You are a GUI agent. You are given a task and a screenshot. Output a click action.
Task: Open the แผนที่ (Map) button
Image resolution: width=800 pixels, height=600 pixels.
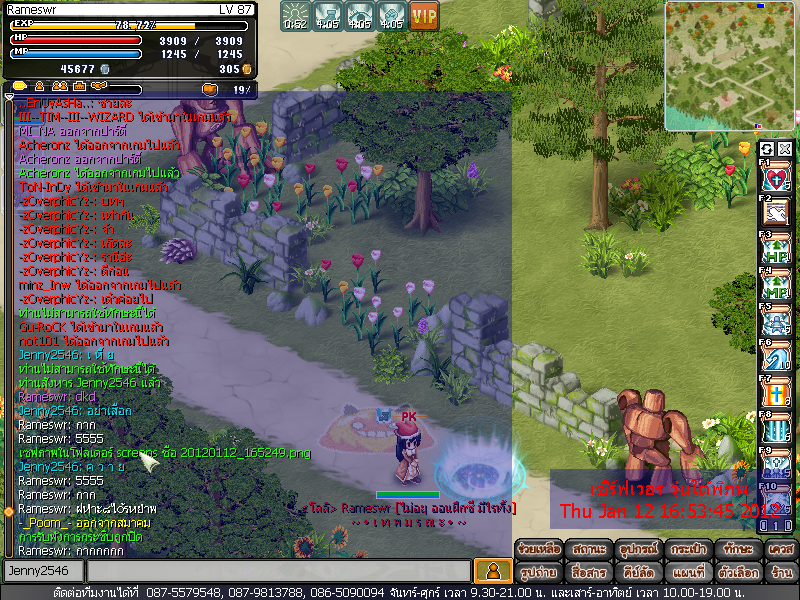click(x=689, y=573)
